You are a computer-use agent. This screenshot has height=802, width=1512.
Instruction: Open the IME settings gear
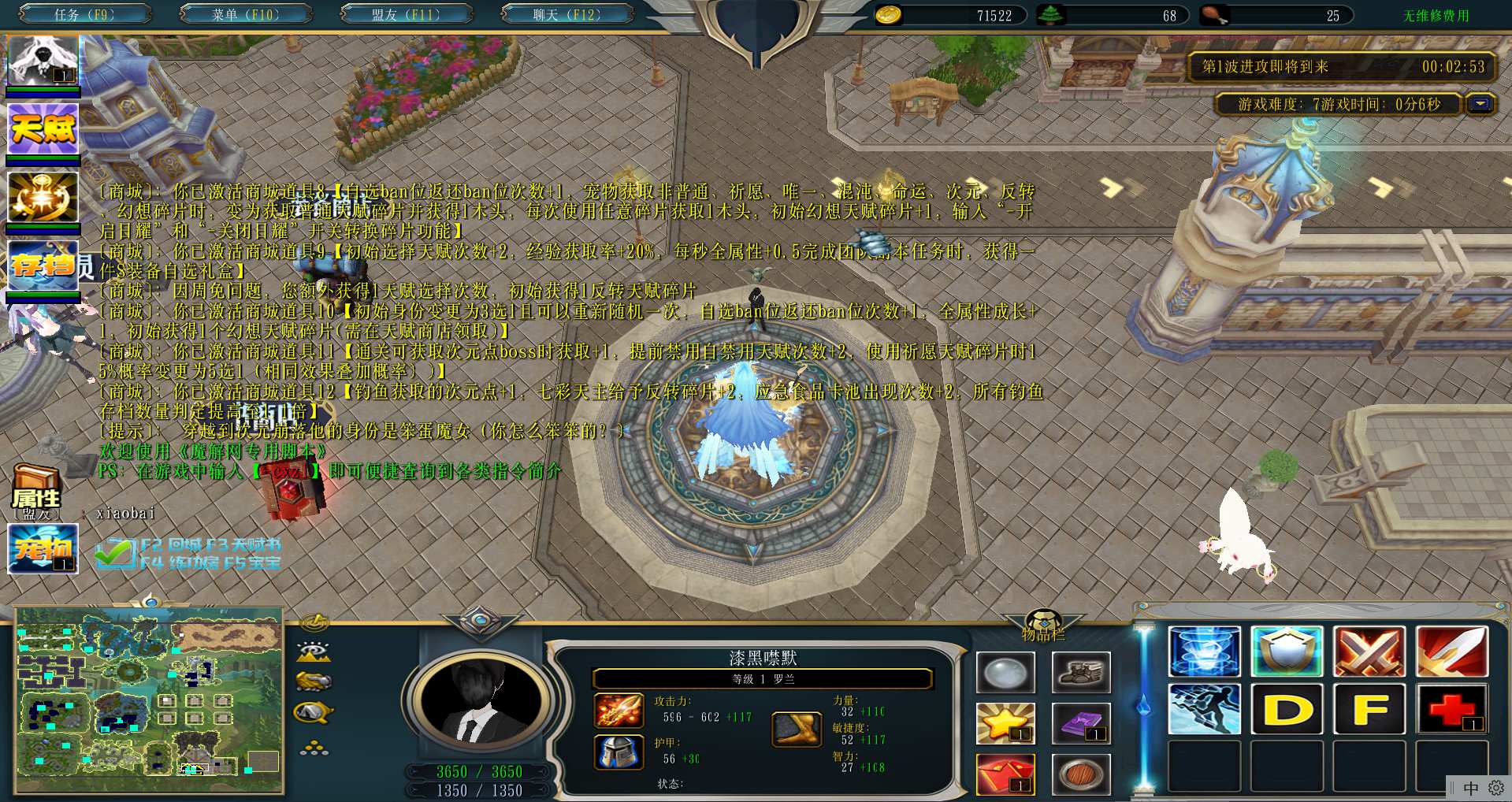(x=1495, y=788)
